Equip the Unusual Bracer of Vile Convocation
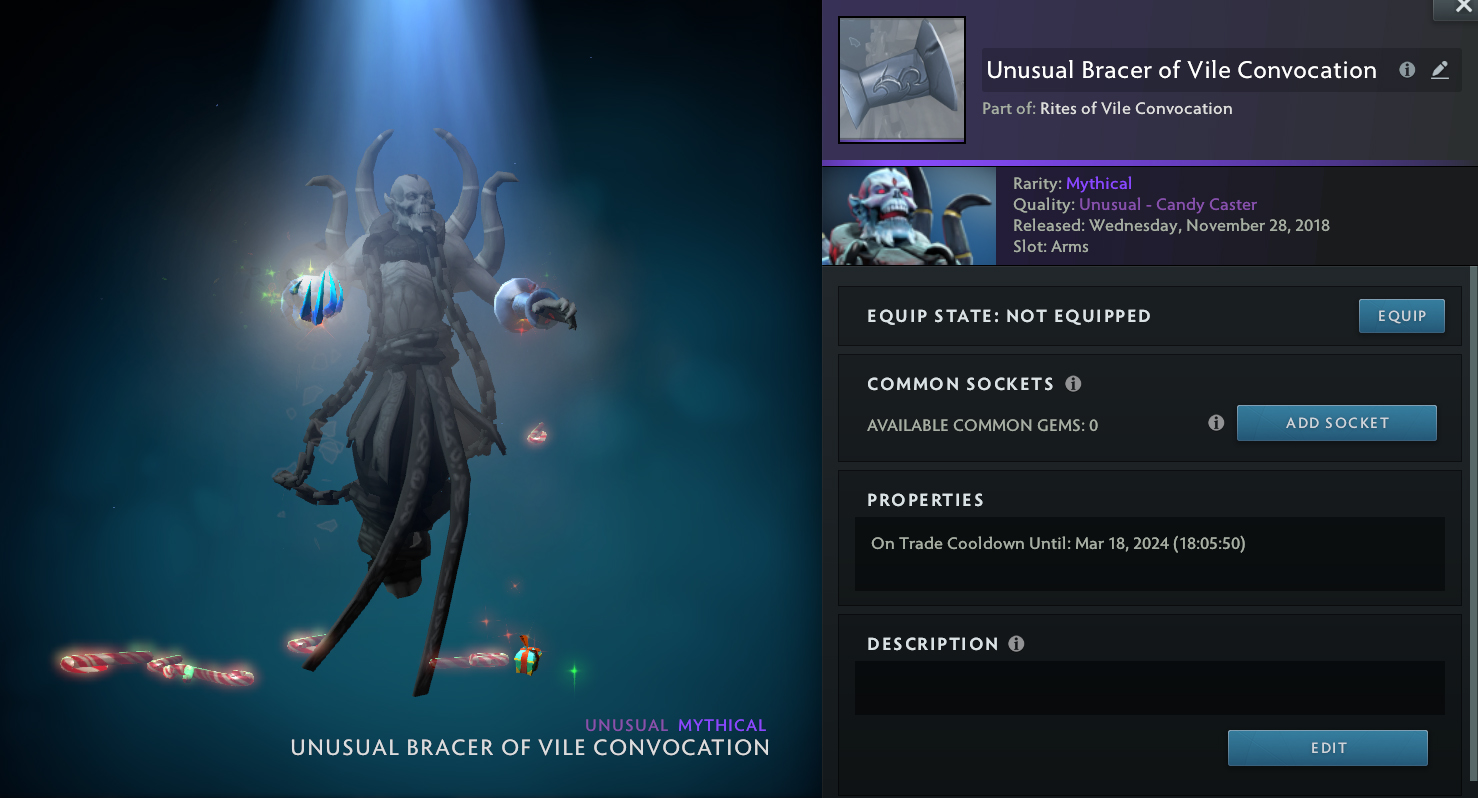Viewport: 1478px width, 798px height. [1401, 316]
